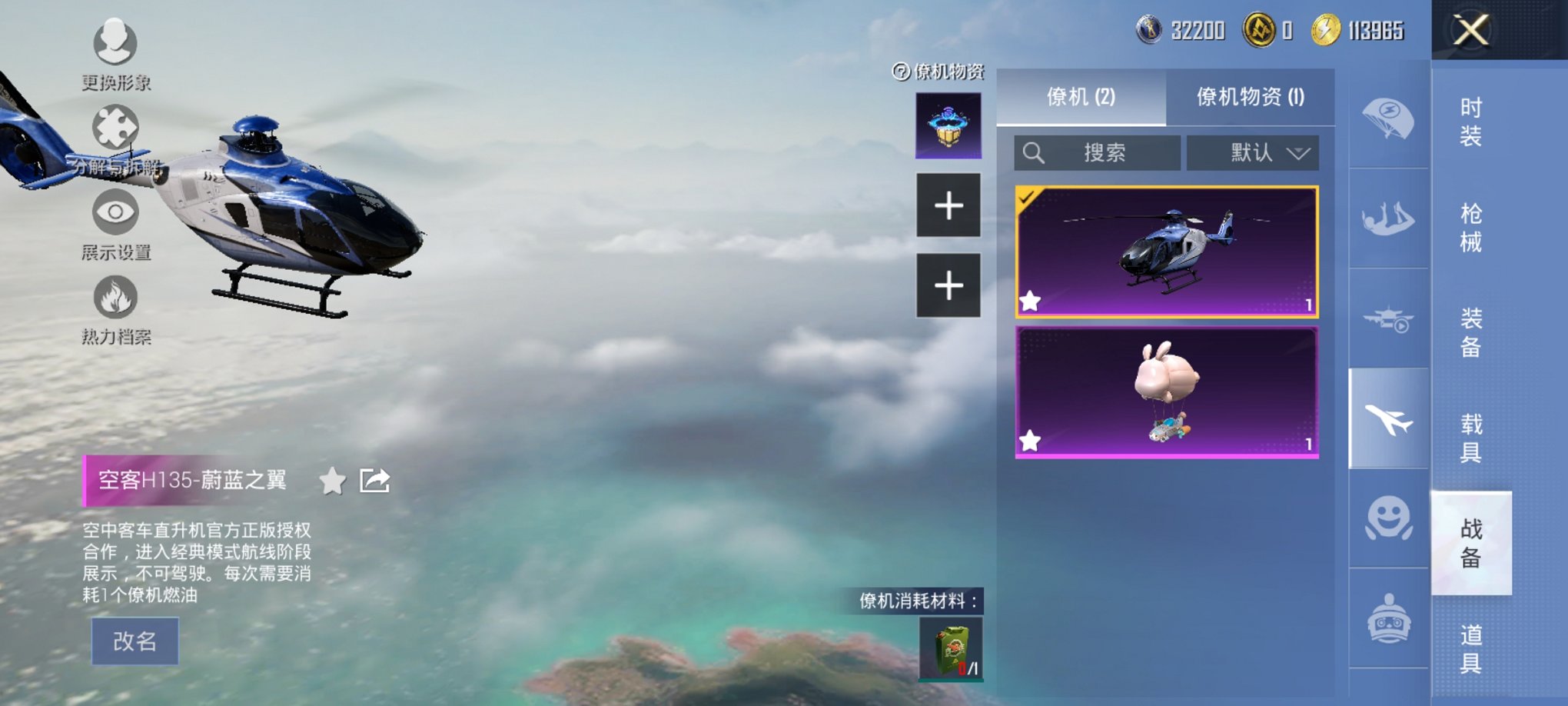Click the share icon beside the helicopter name
This screenshot has height=706, width=1568.
click(x=374, y=481)
